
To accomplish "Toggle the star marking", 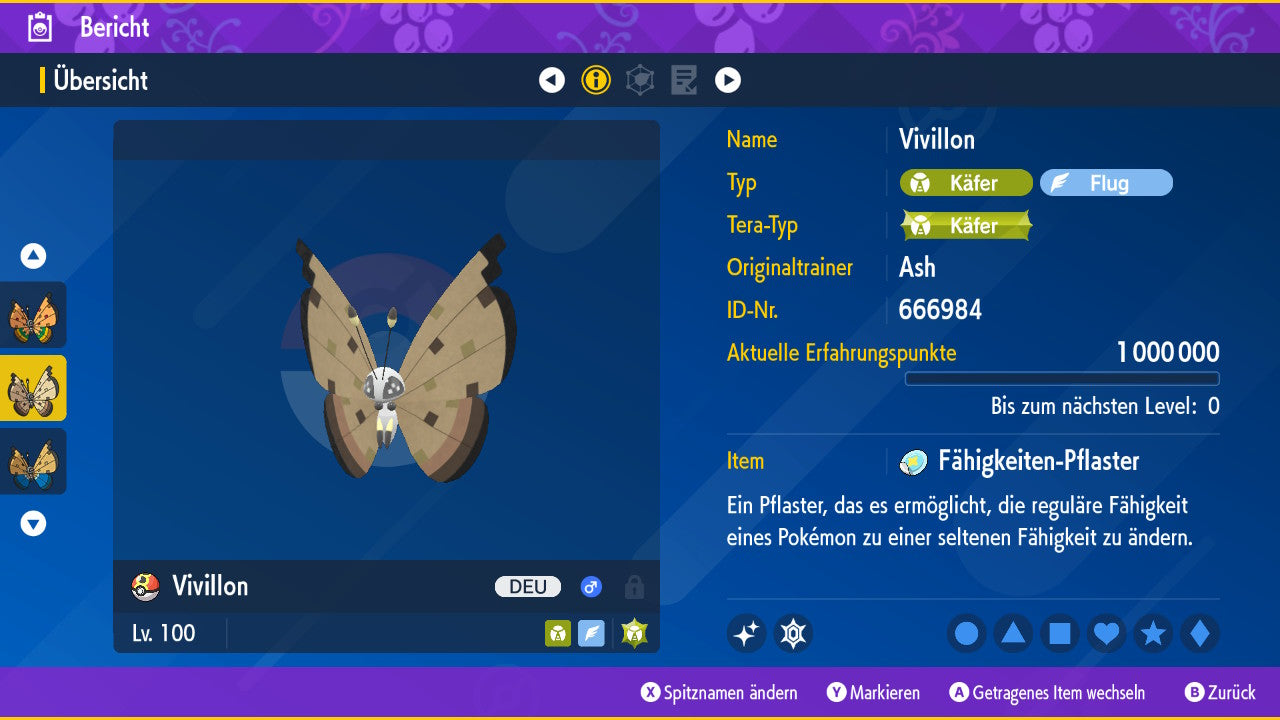I will [1153, 633].
